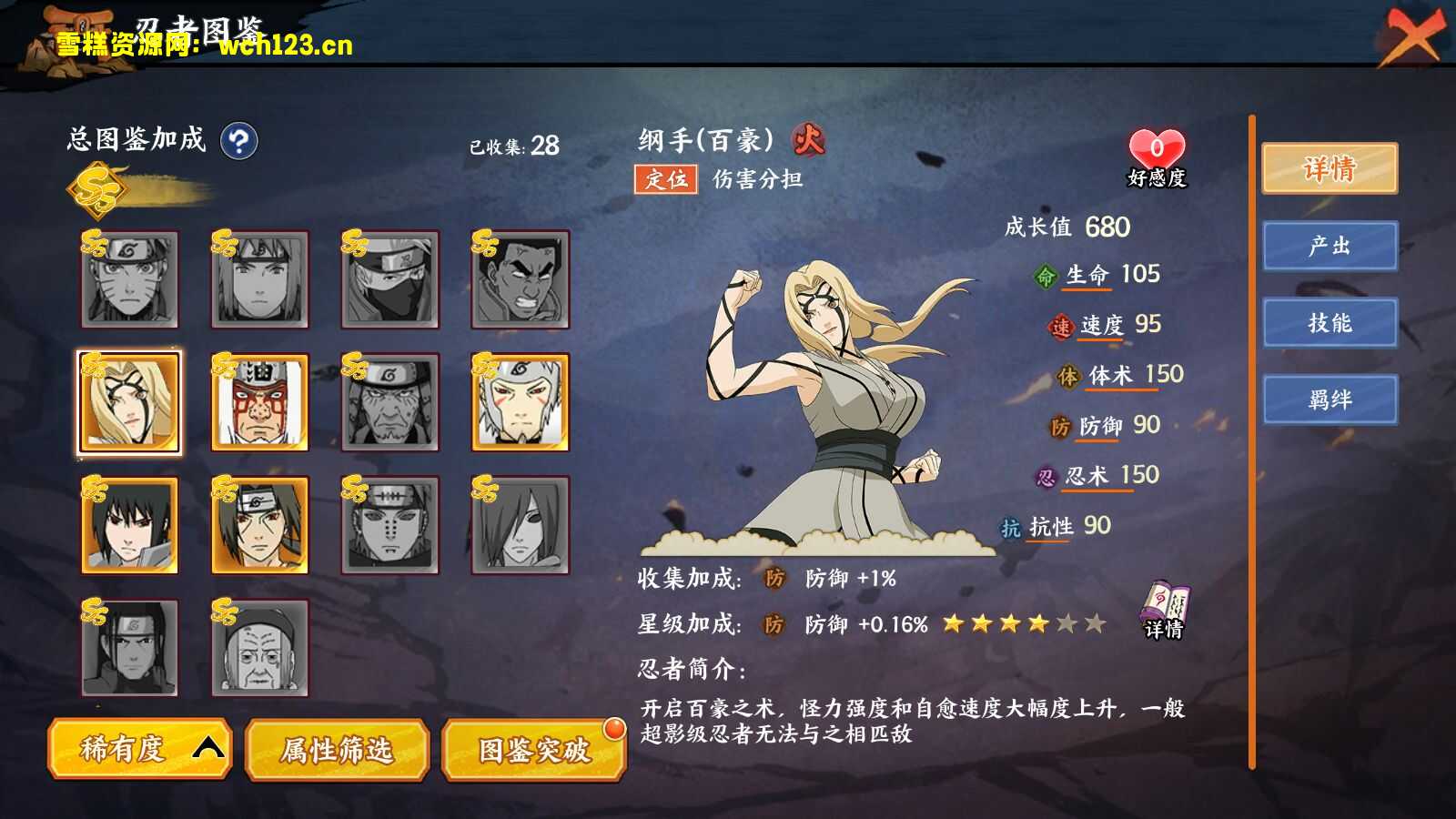Click the 命 life attribute icon

[1045, 275]
